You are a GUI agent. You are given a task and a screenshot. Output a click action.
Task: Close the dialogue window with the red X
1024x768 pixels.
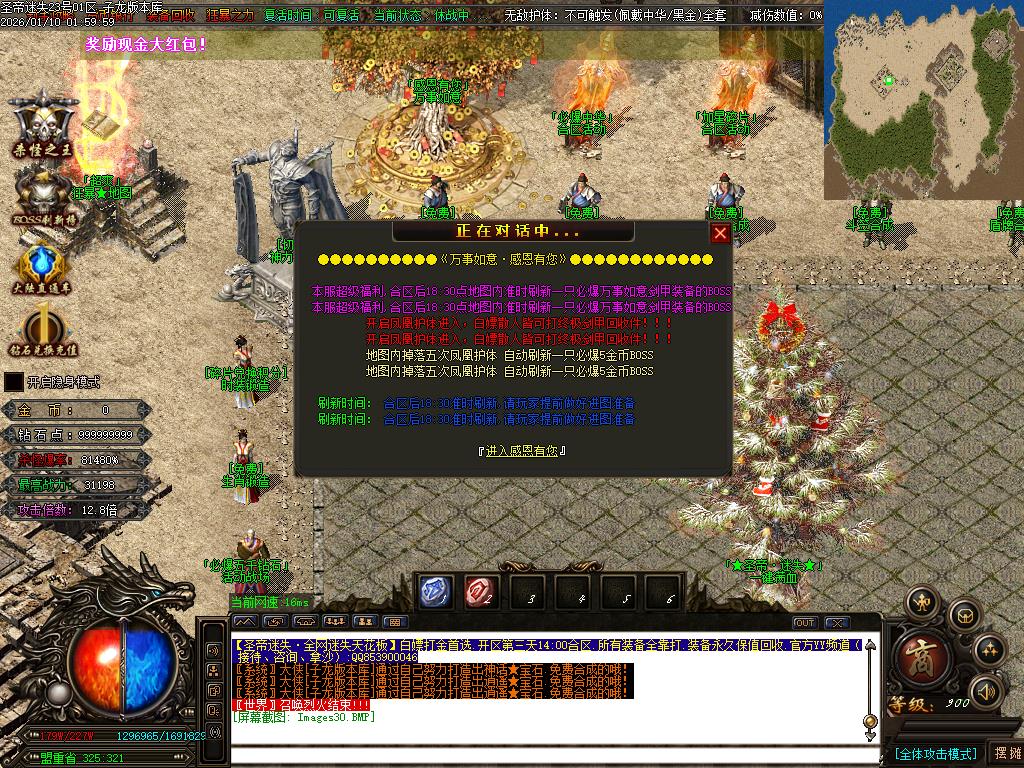point(720,233)
